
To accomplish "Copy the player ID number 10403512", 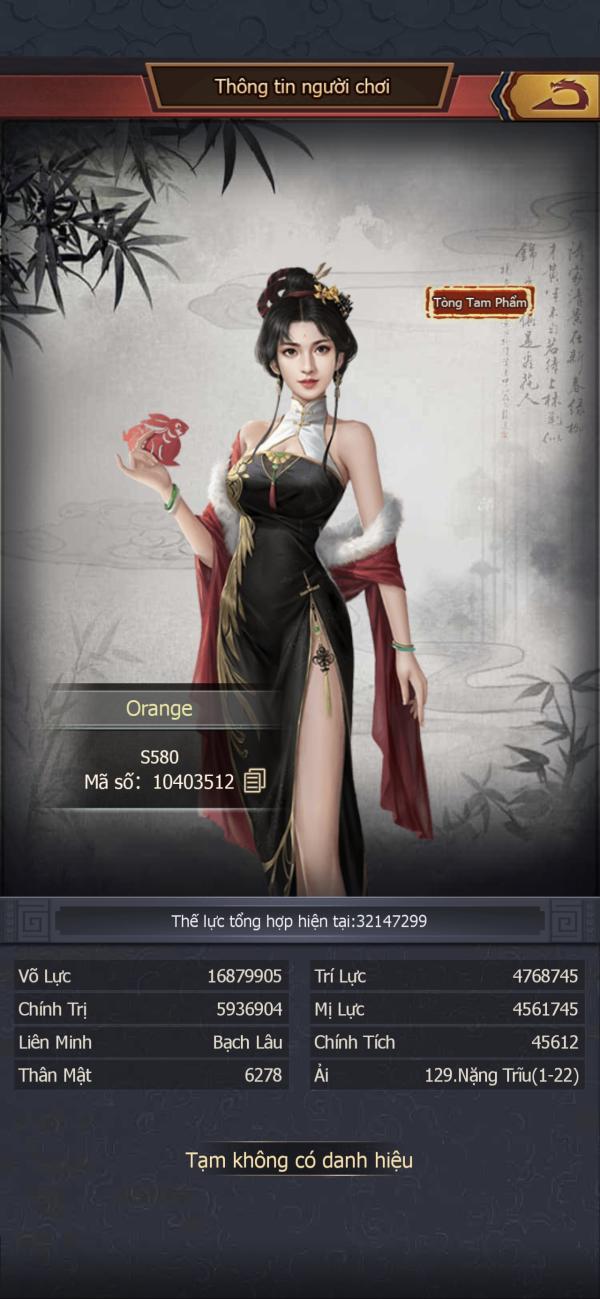I will point(255,781).
